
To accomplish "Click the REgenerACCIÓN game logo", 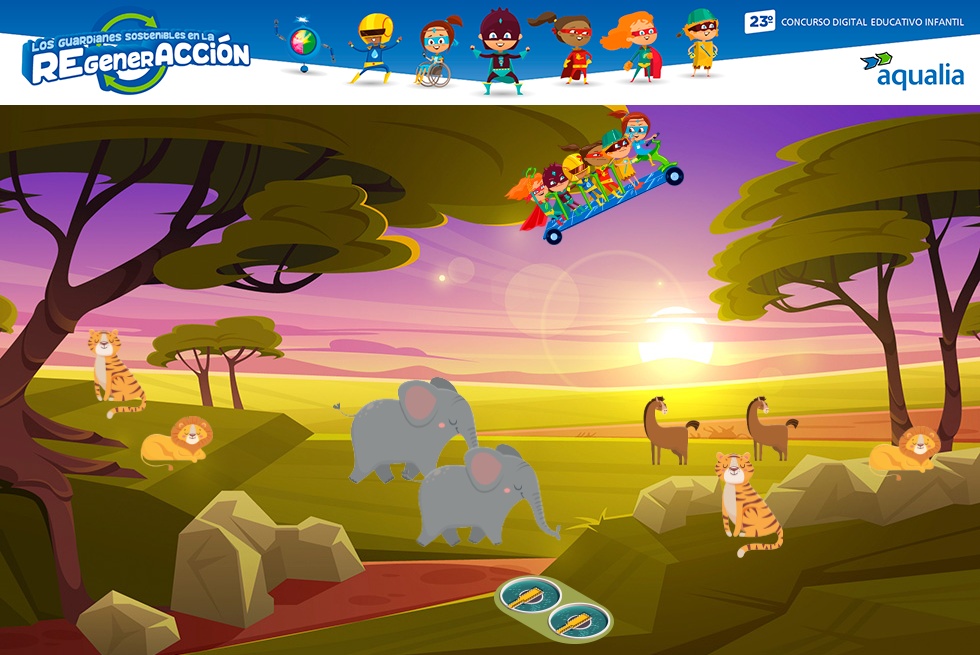I will tap(138, 56).
